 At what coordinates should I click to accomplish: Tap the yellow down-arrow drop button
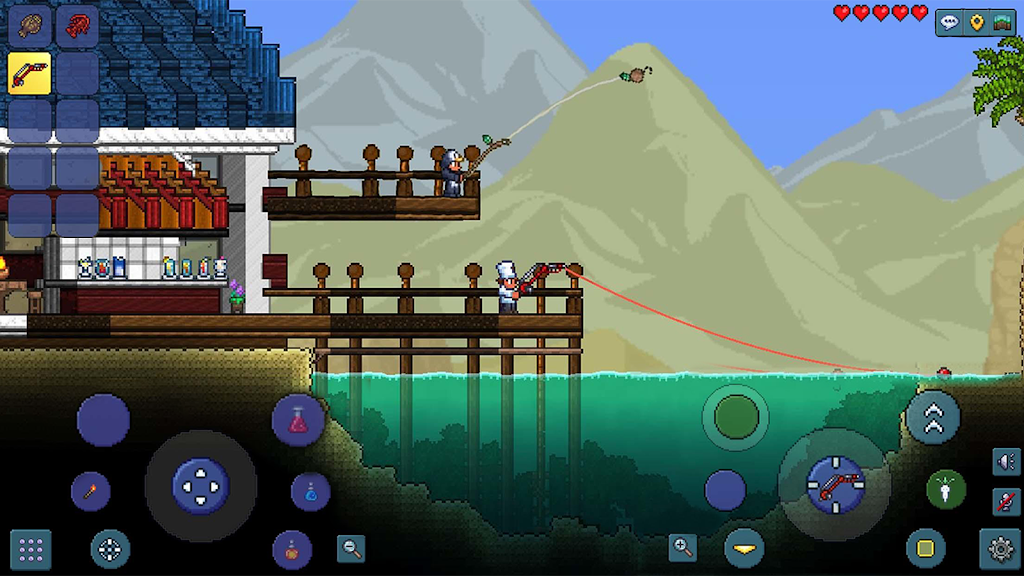(744, 549)
